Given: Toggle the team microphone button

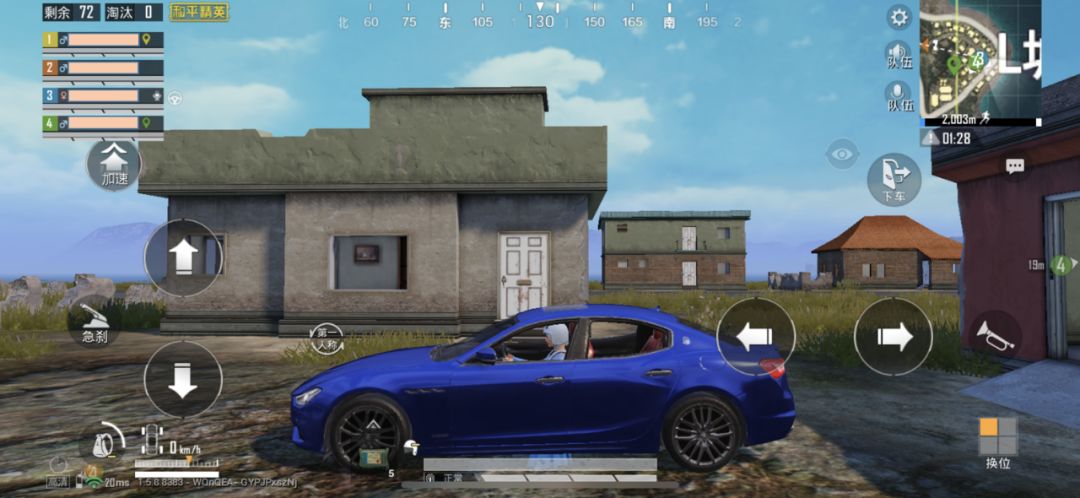Looking at the screenshot, I should point(899,97).
